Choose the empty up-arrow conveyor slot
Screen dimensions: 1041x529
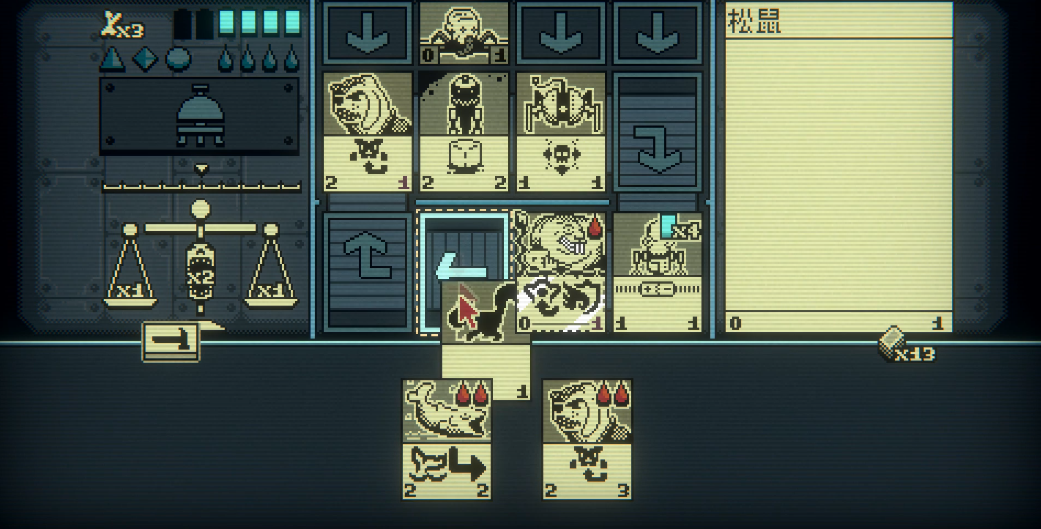click(368, 271)
